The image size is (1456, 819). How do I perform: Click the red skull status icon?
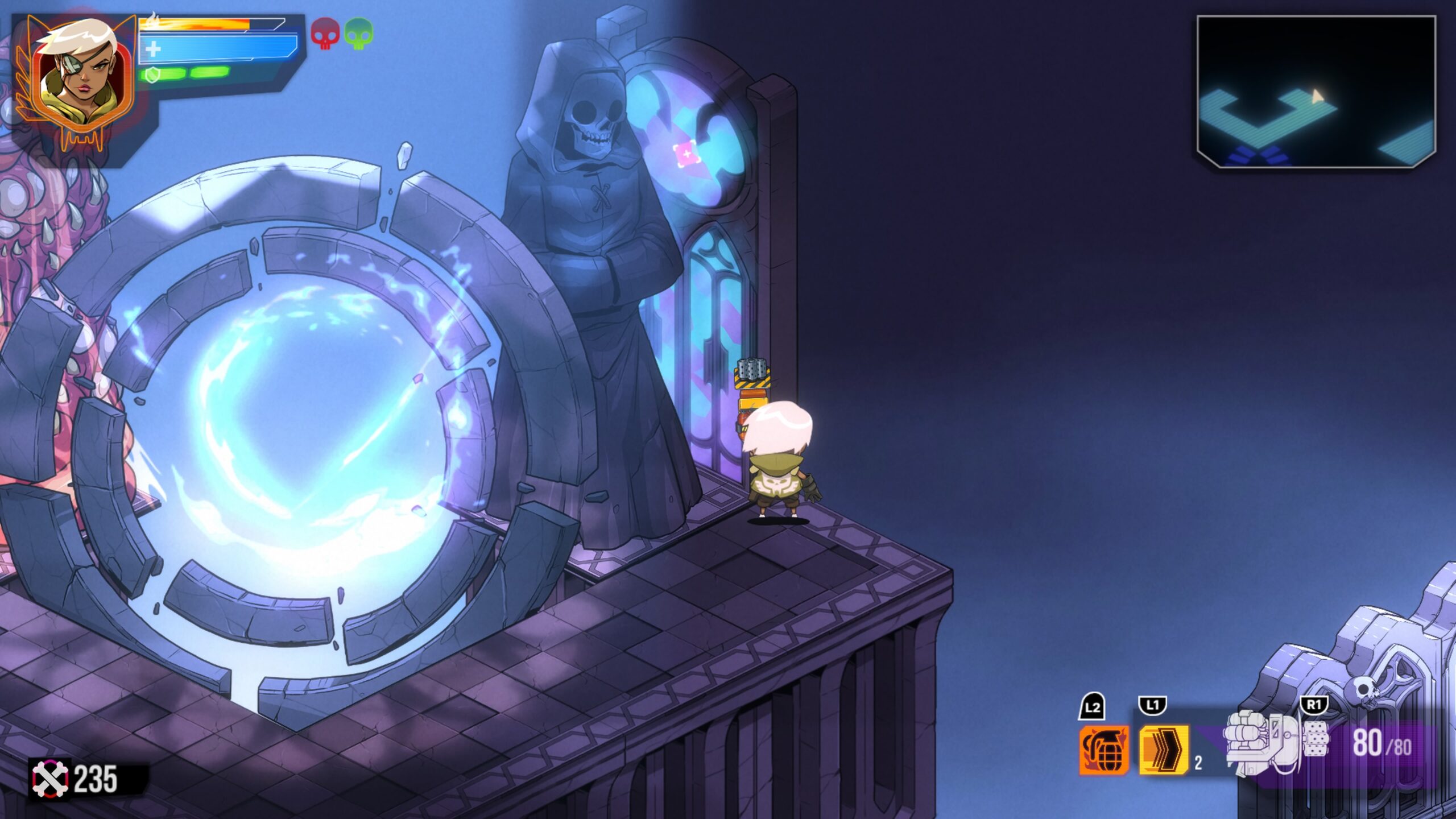pos(325,33)
